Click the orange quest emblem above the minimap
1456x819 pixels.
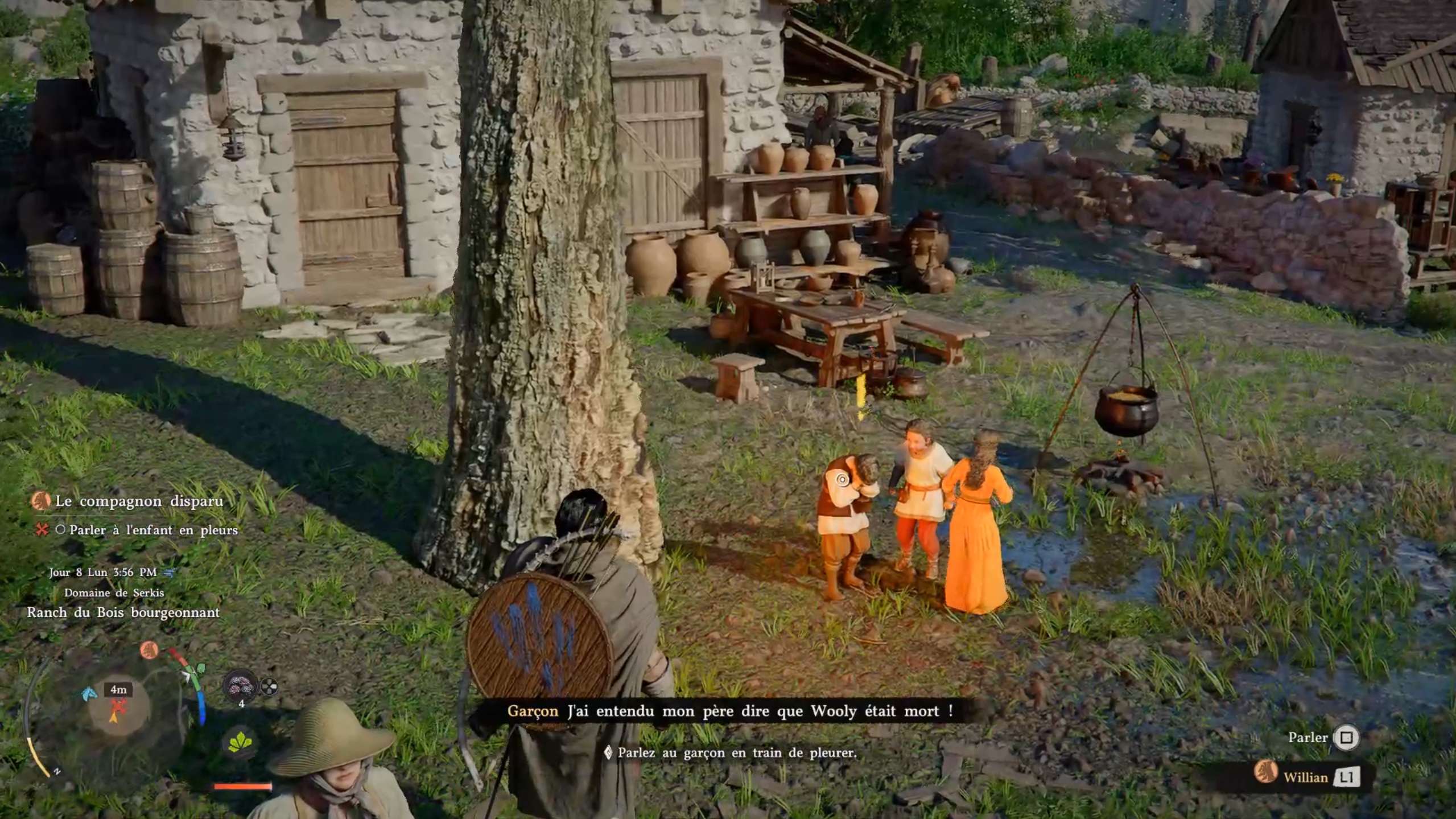(x=149, y=649)
